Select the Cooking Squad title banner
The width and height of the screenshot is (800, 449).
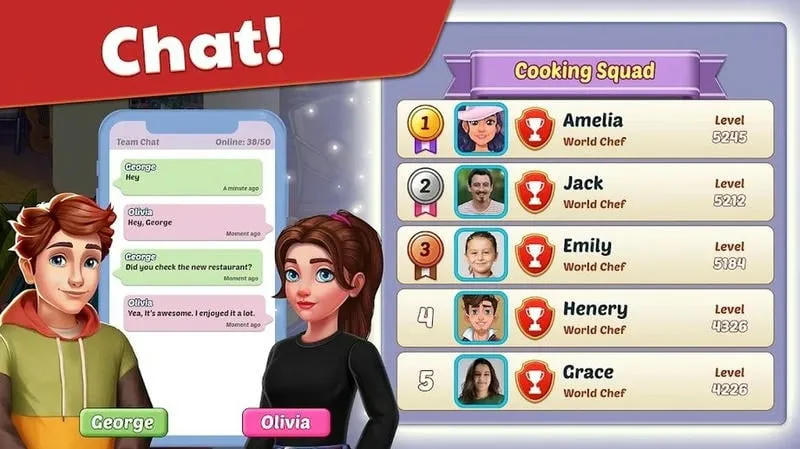pyautogui.click(x=584, y=72)
